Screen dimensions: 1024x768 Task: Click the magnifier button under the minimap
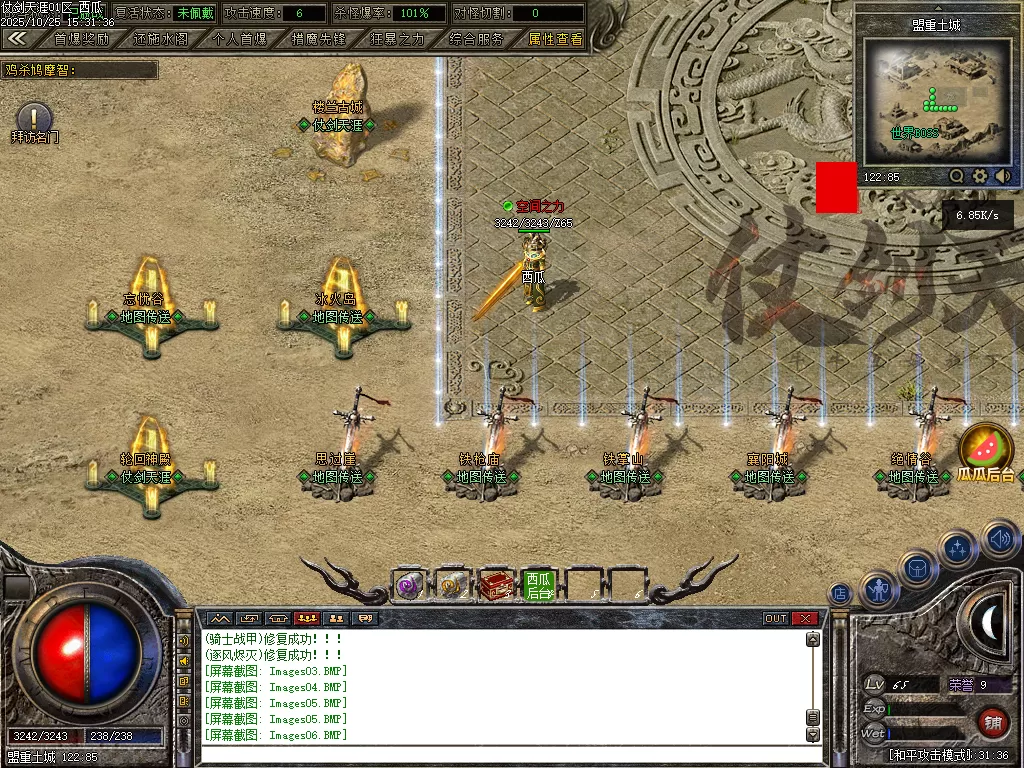coord(957,176)
